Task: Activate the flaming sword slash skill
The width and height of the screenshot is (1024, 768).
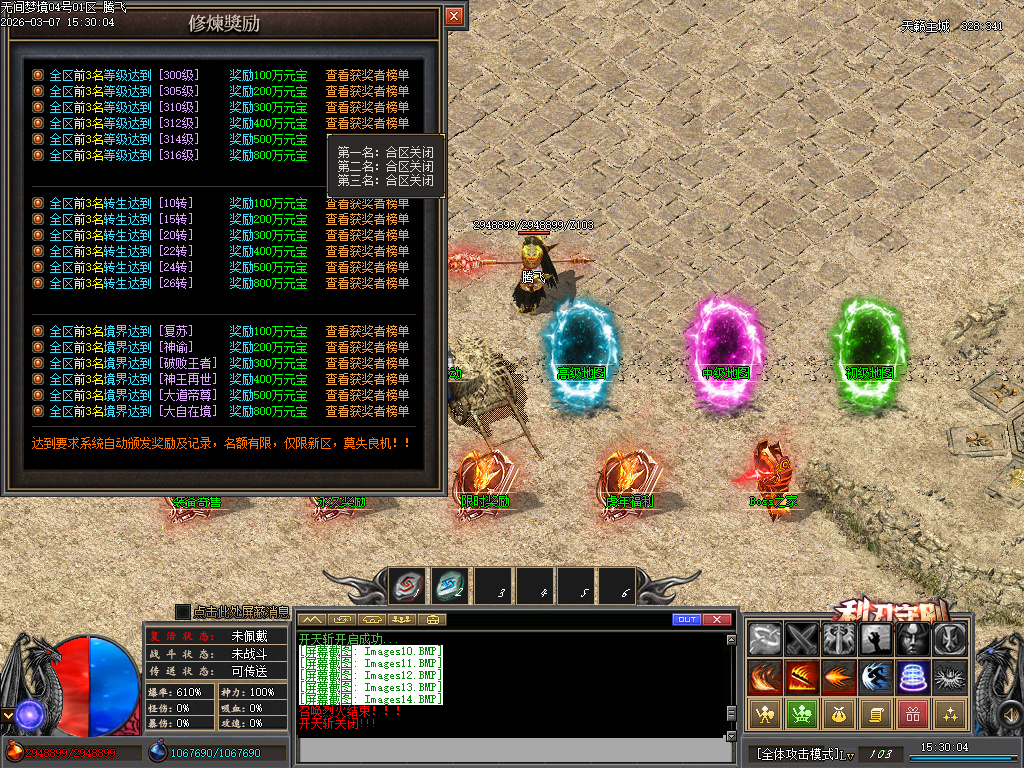Action: pos(802,677)
